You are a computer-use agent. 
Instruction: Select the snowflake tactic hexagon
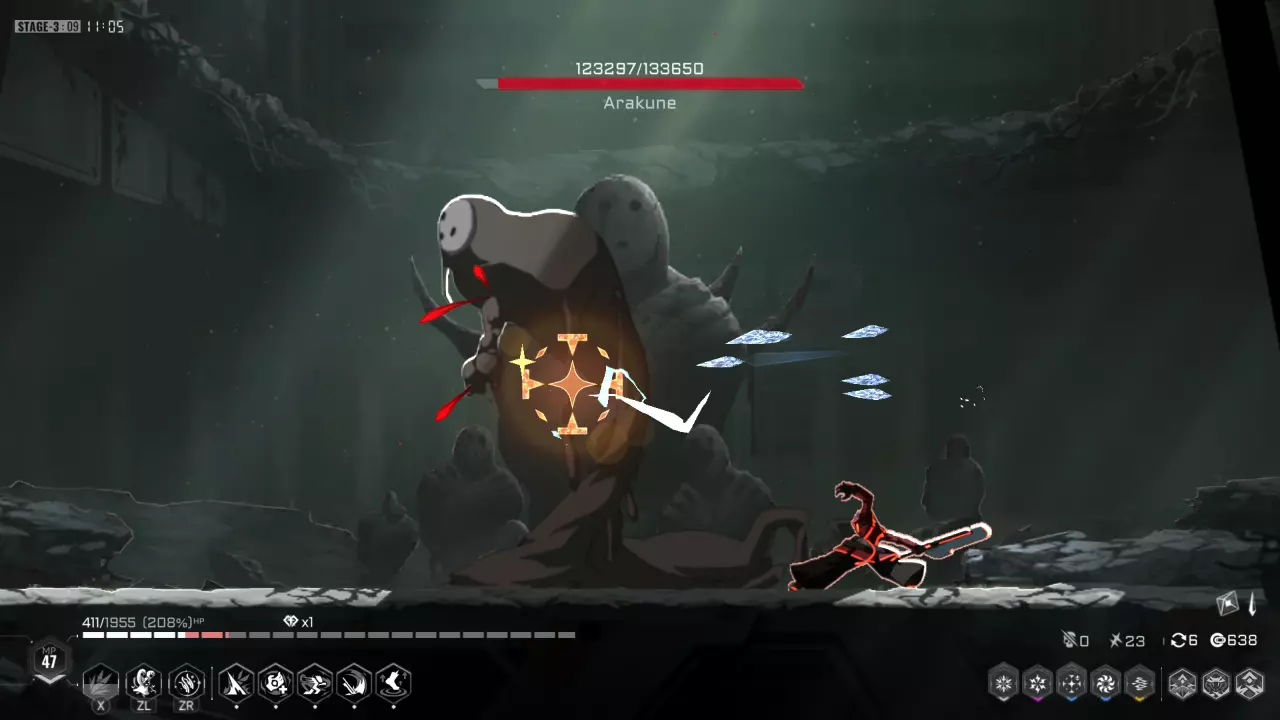coord(1004,683)
